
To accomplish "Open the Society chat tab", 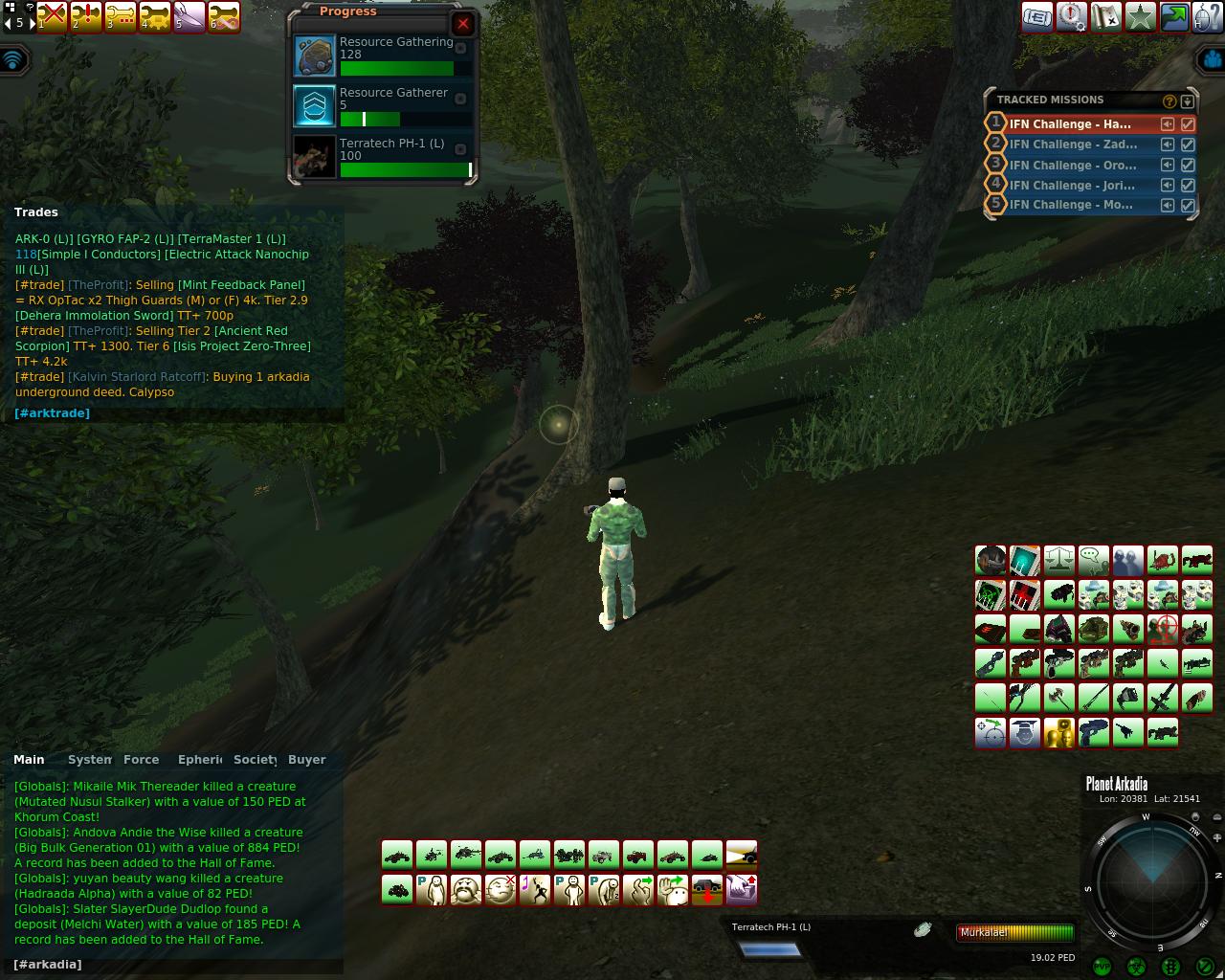I will click(x=255, y=760).
